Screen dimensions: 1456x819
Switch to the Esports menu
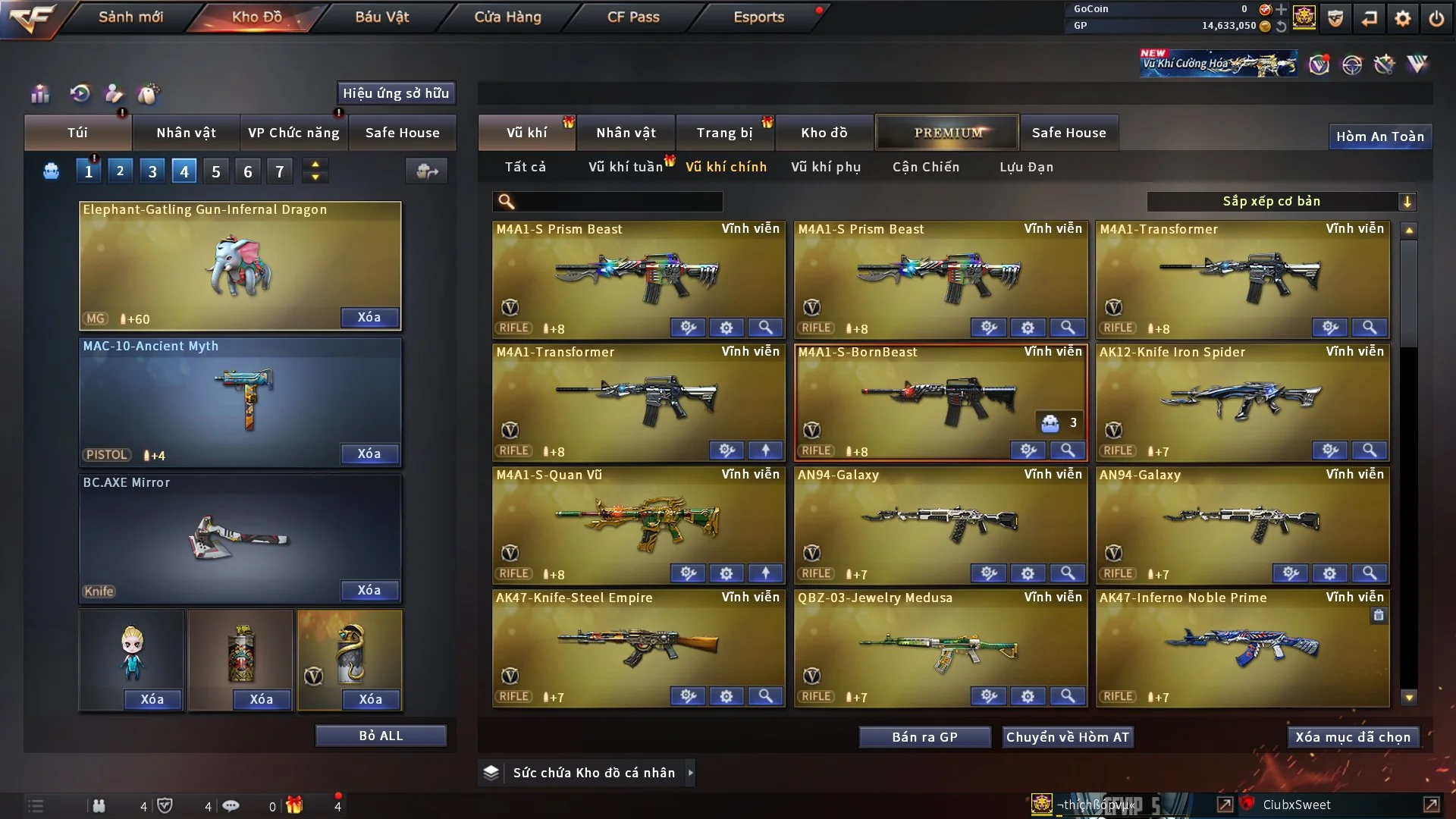[758, 17]
